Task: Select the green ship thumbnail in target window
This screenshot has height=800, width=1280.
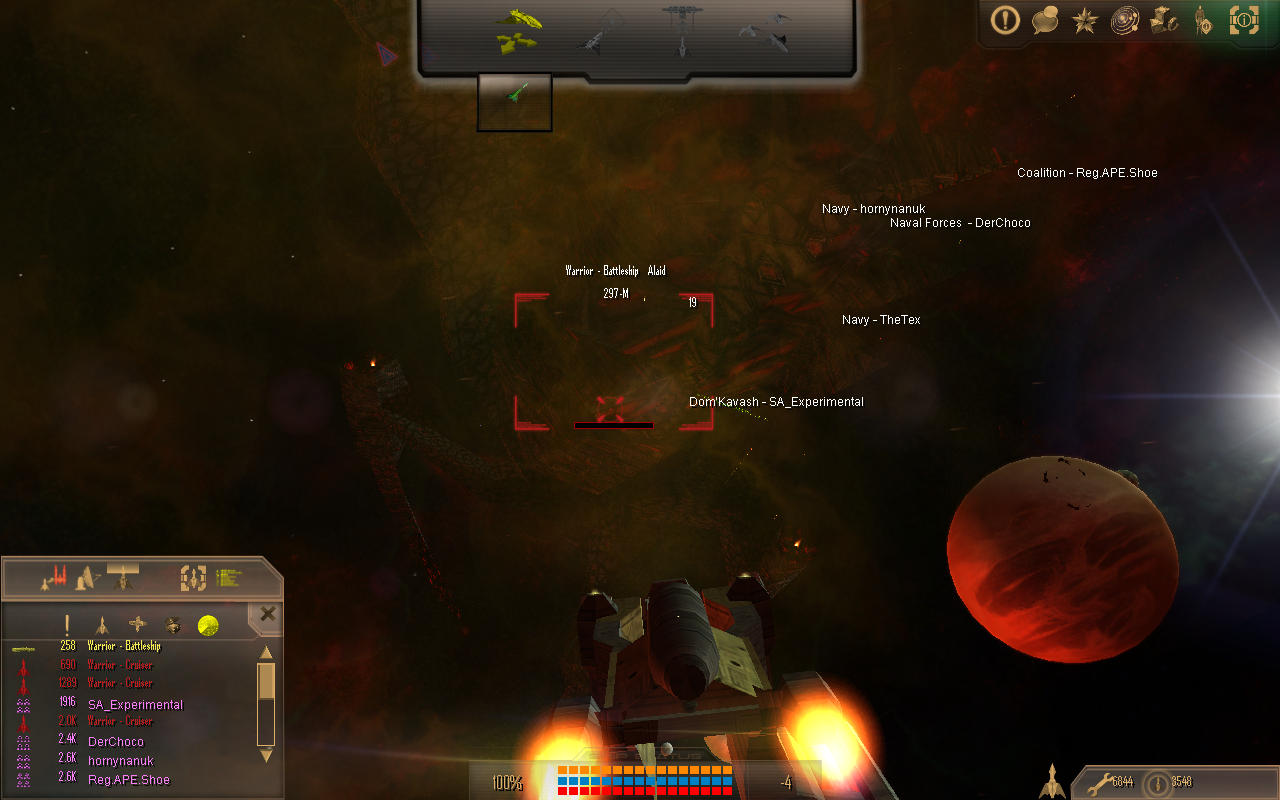Action: coord(514,101)
